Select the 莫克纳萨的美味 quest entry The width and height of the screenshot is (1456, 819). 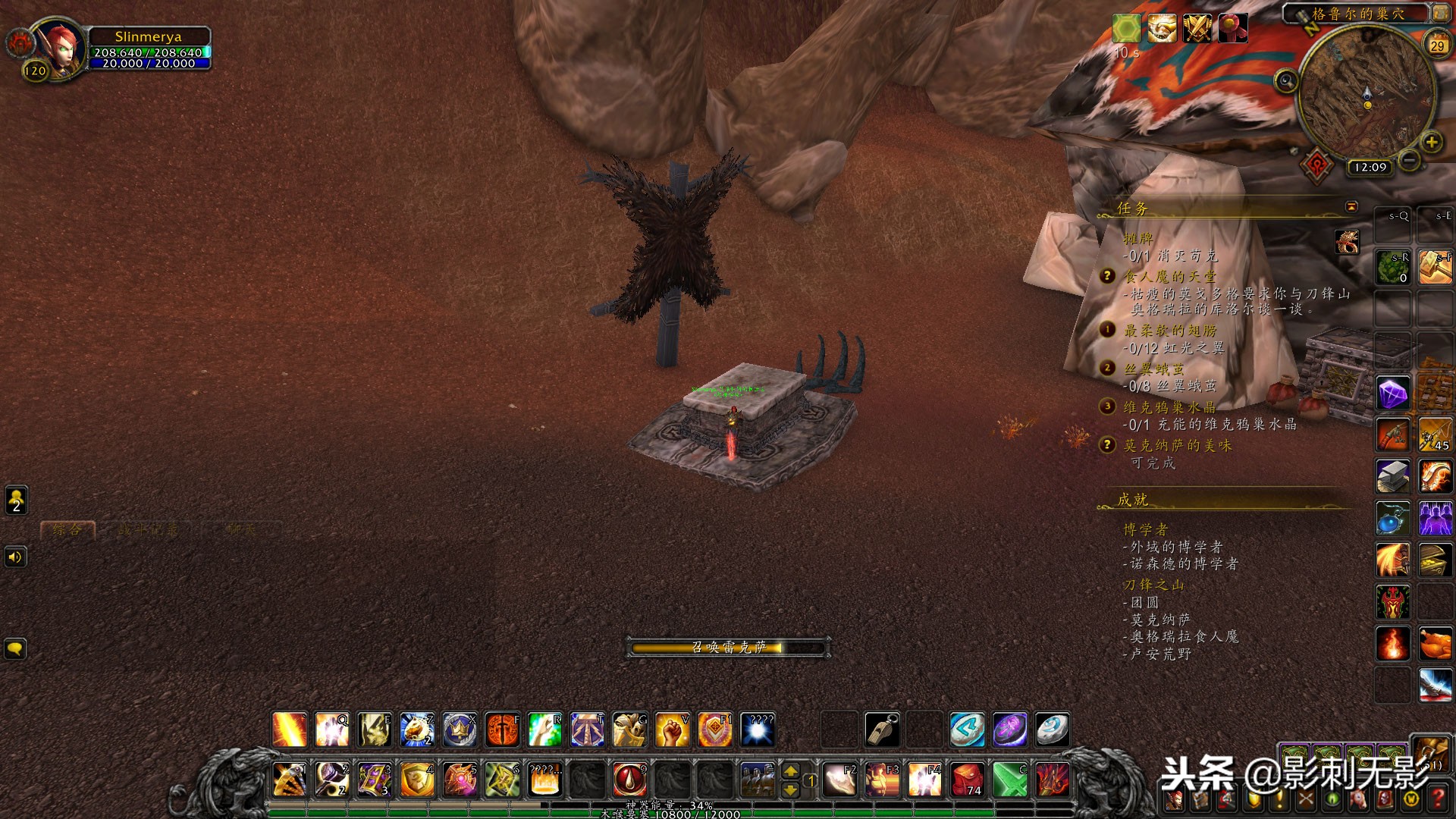[x=1177, y=445]
